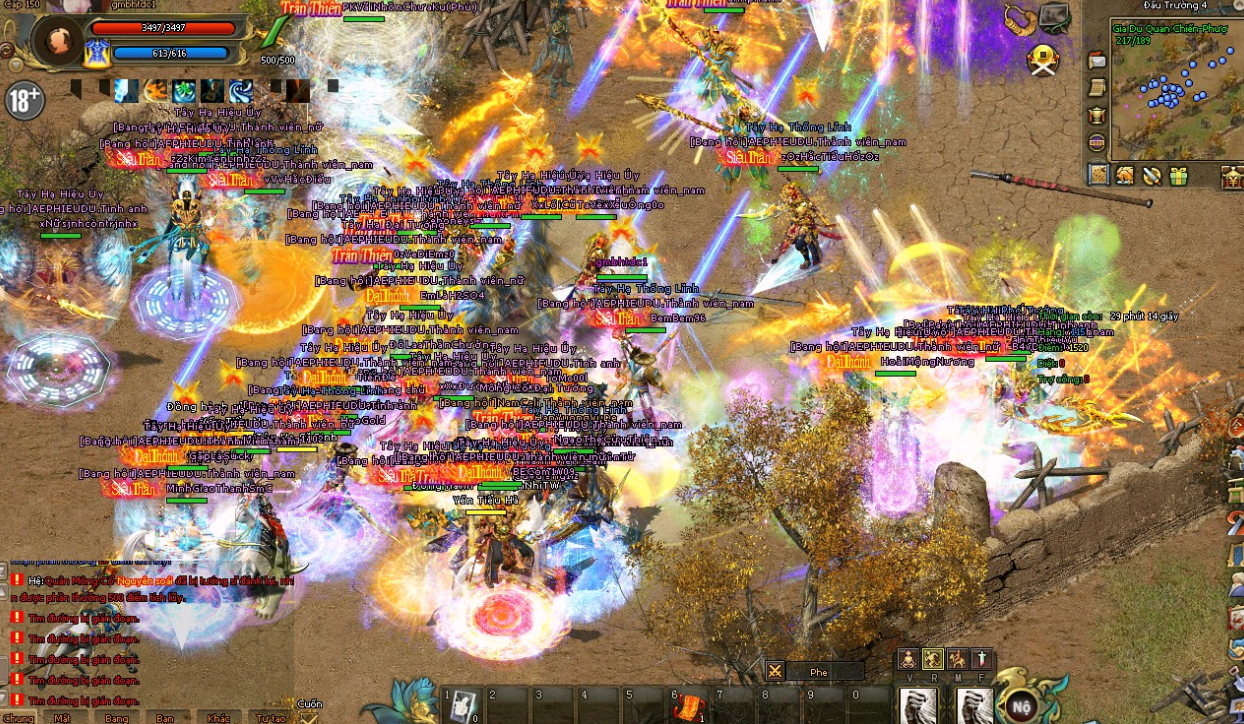This screenshot has height=724, width=1244.
Task: Open the scroll icon beside the minimap
Action: point(1097,88)
